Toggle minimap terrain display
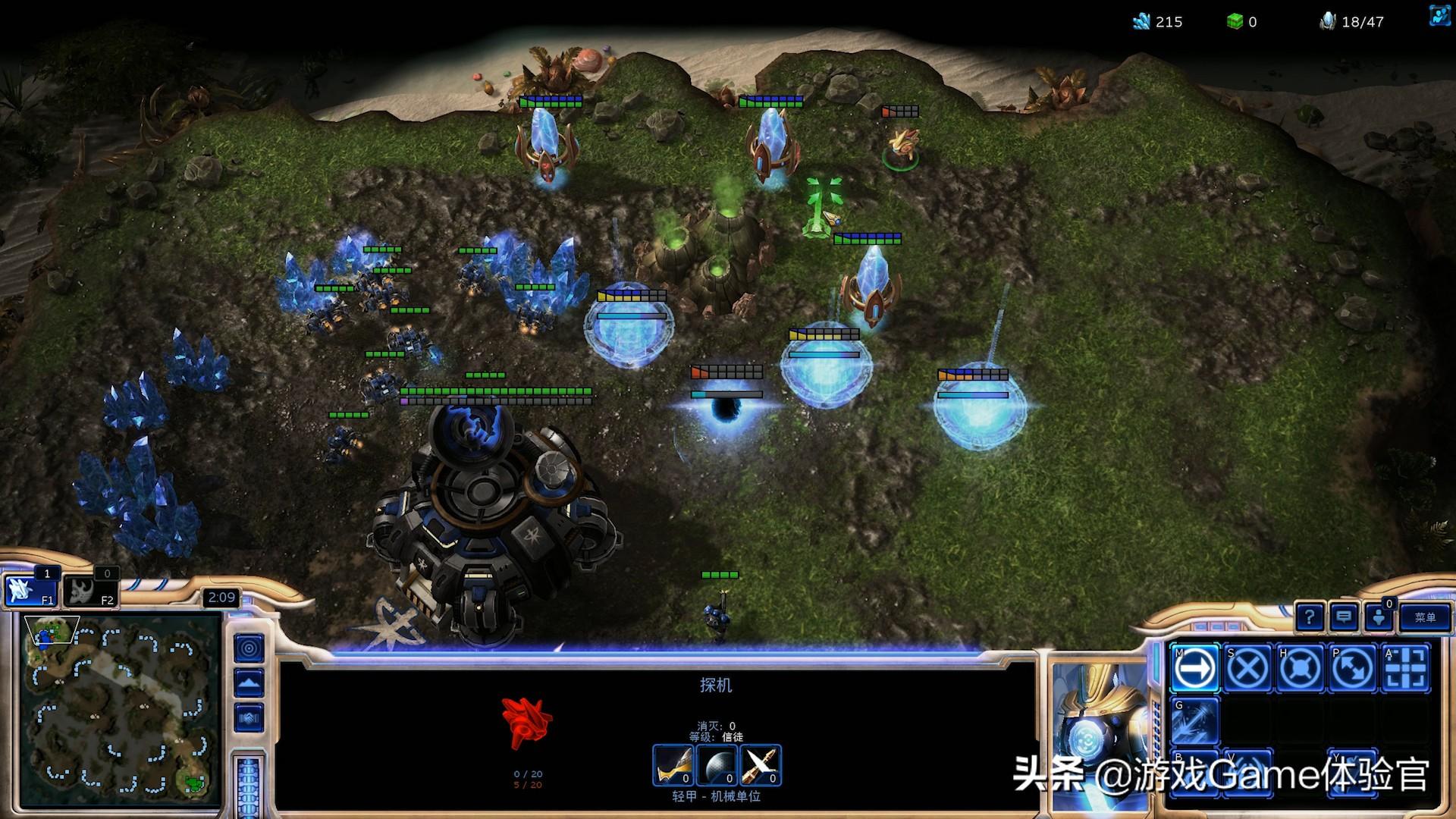Image resolution: width=1456 pixels, height=819 pixels. click(x=249, y=683)
